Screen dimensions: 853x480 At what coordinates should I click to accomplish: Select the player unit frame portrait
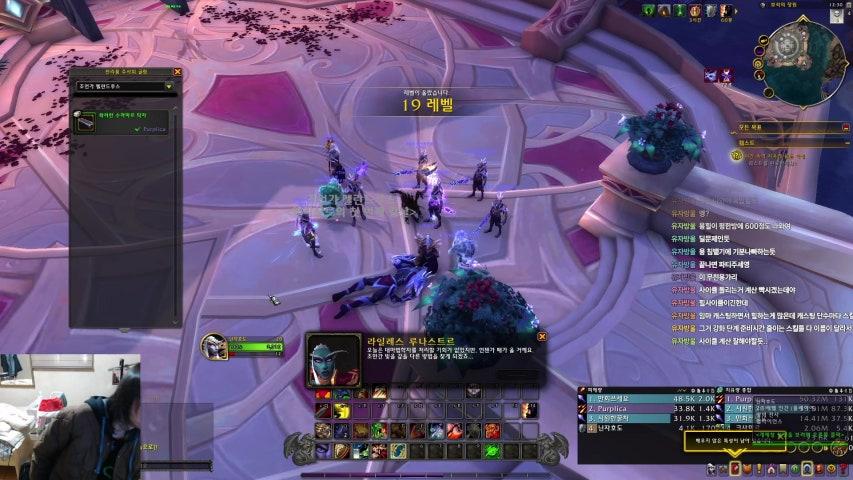tap(214, 346)
